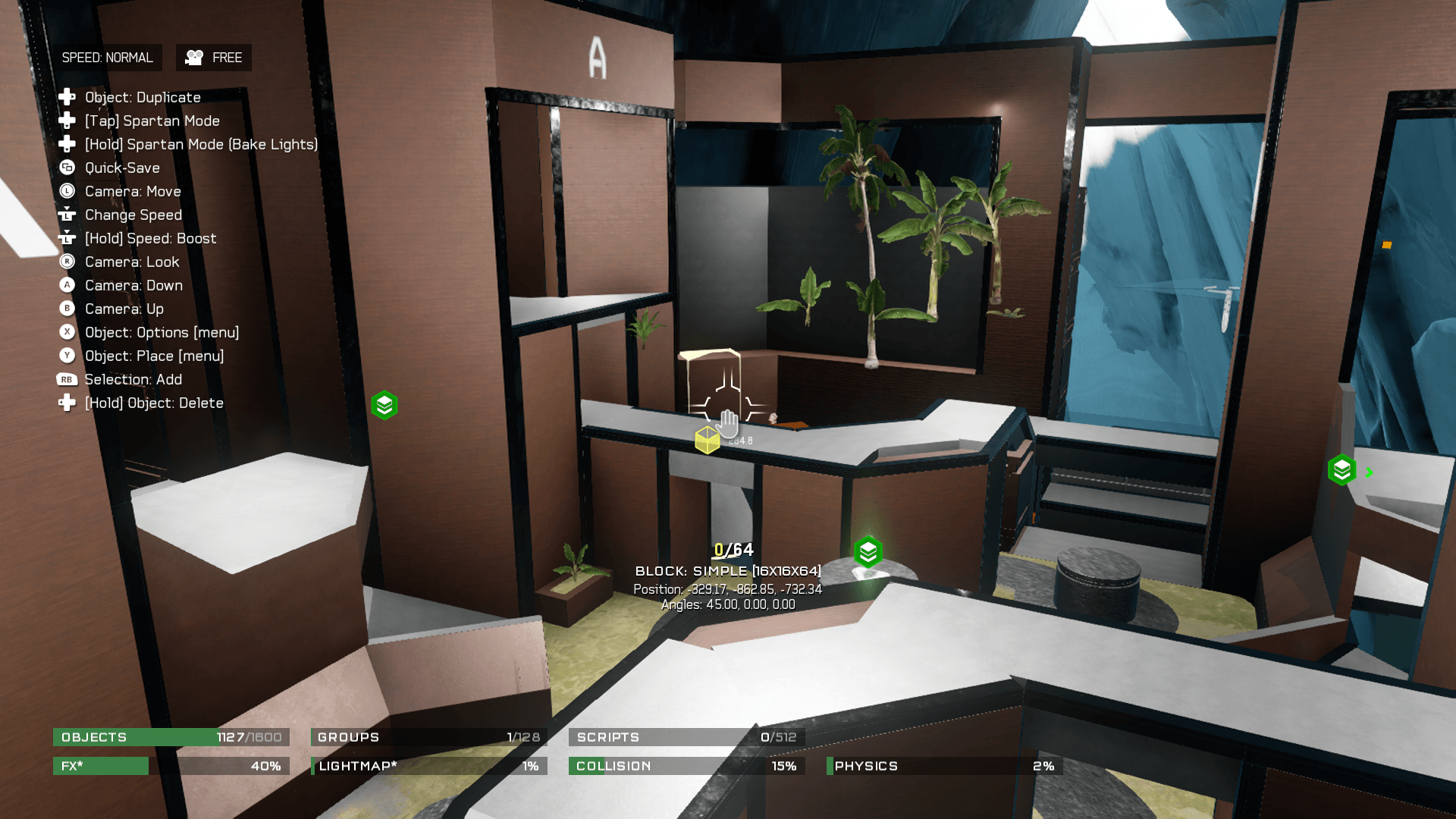
Task: Click the Speed: Normal indicator
Action: [107, 58]
